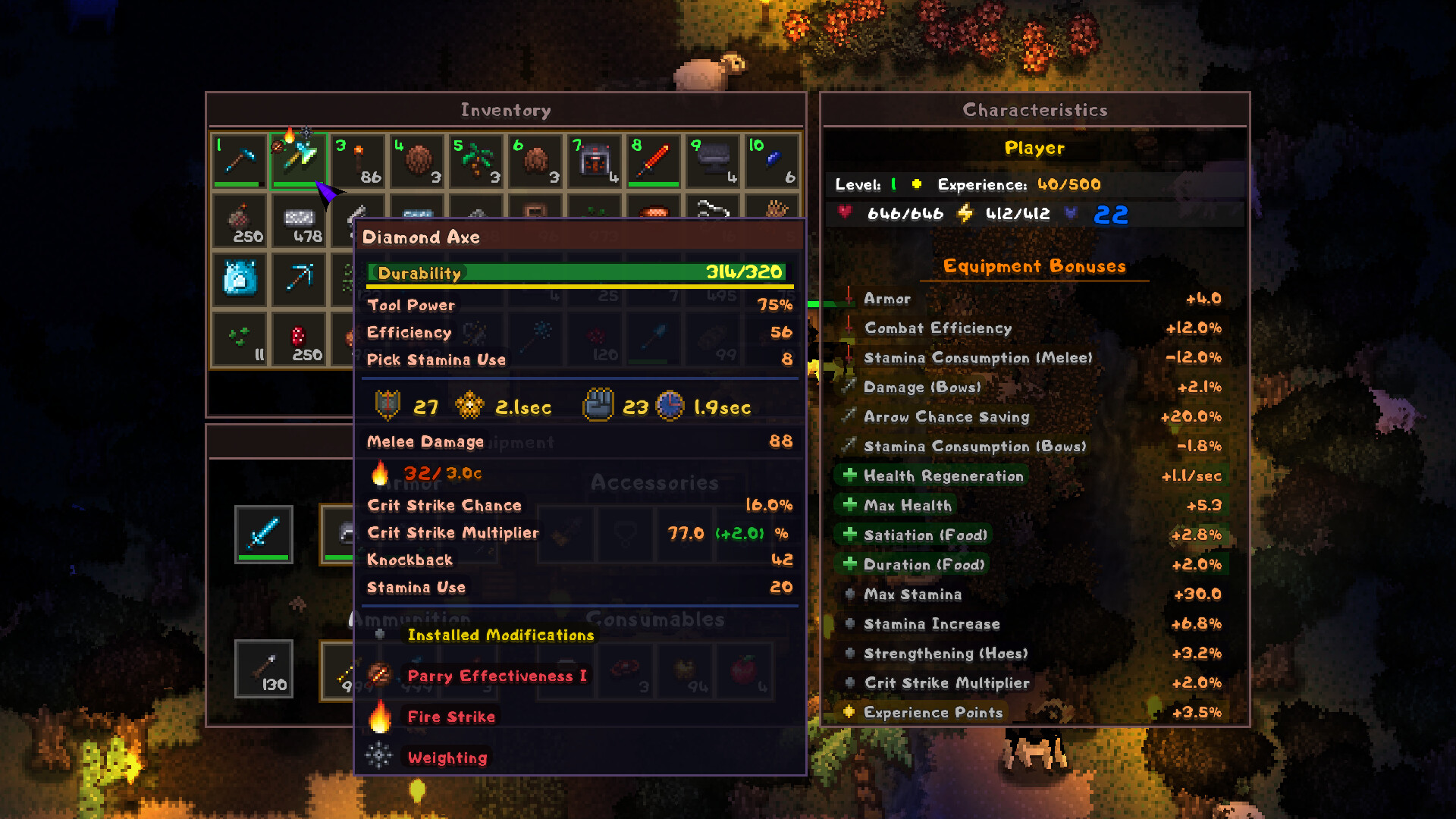Select the blue sword in the Equipment panel
1456x819 pixels.
[x=264, y=534]
